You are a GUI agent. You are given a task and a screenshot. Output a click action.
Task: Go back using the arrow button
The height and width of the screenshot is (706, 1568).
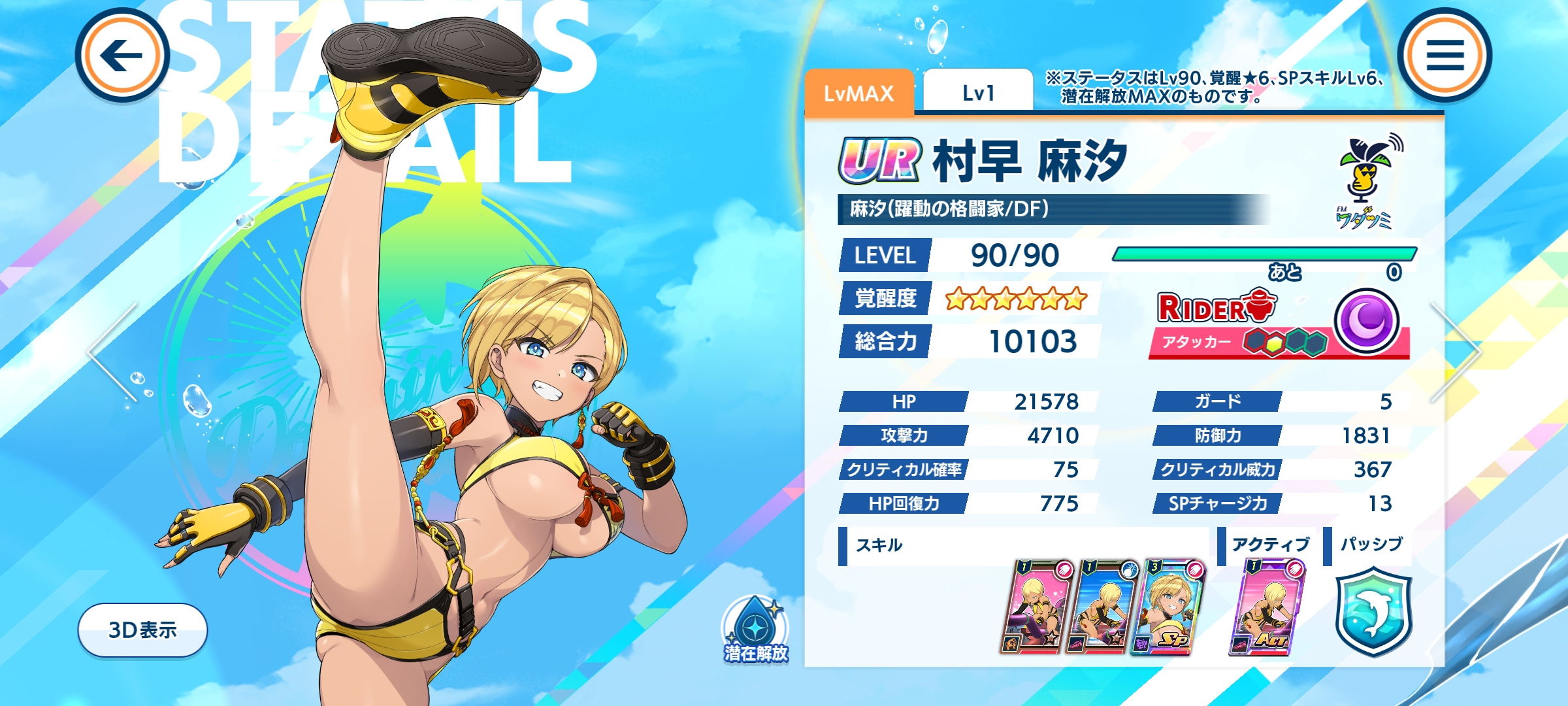pos(122,56)
